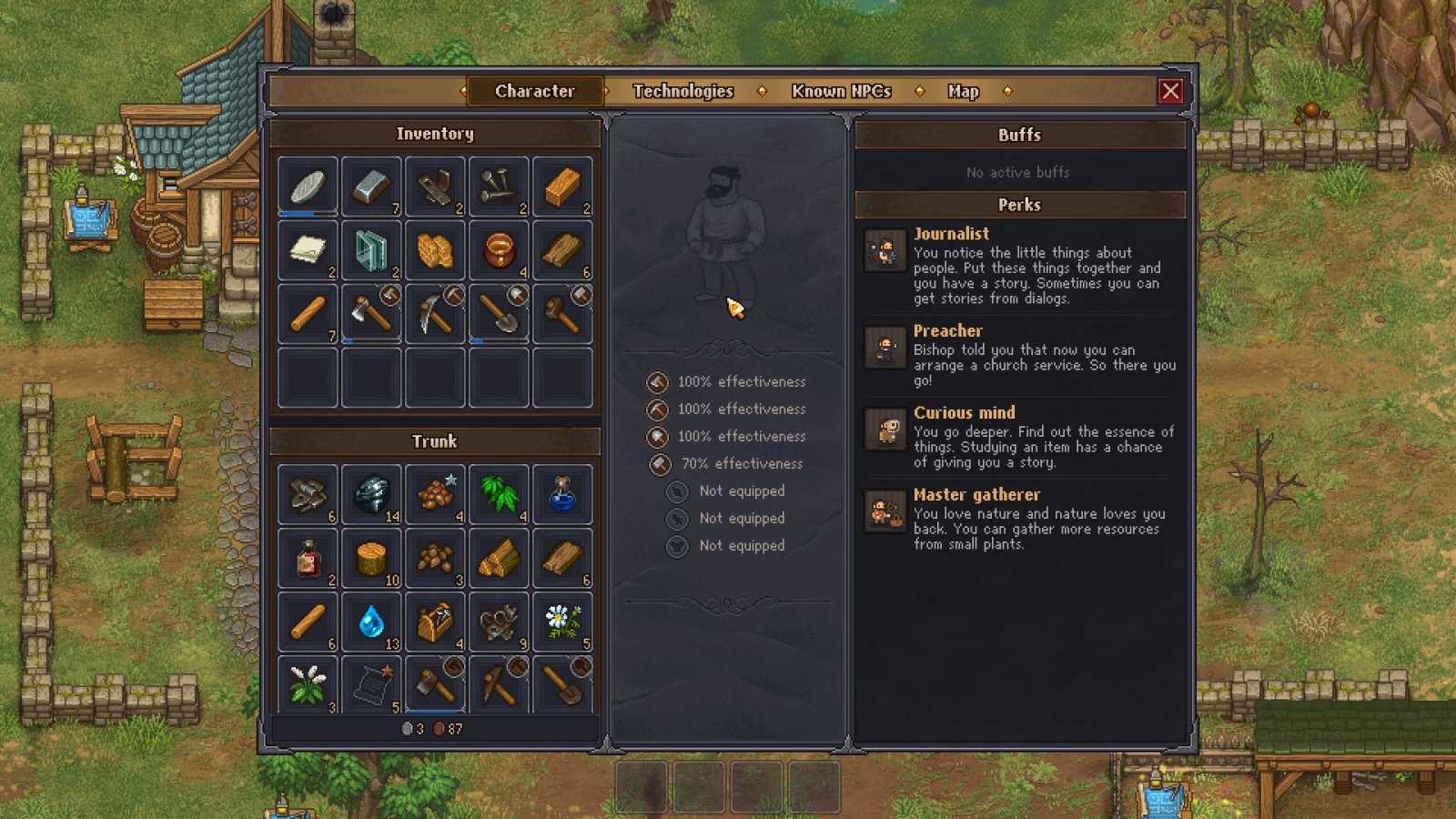This screenshot has height=819, width=1456.
Task: Select the water droplet stack in the trunk
Action: point(371,622)
